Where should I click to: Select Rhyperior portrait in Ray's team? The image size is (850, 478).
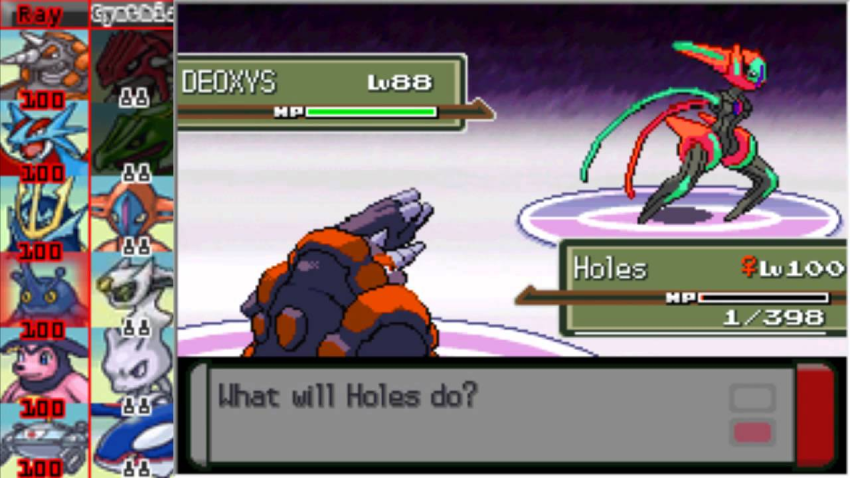click(x=44, y=64)
